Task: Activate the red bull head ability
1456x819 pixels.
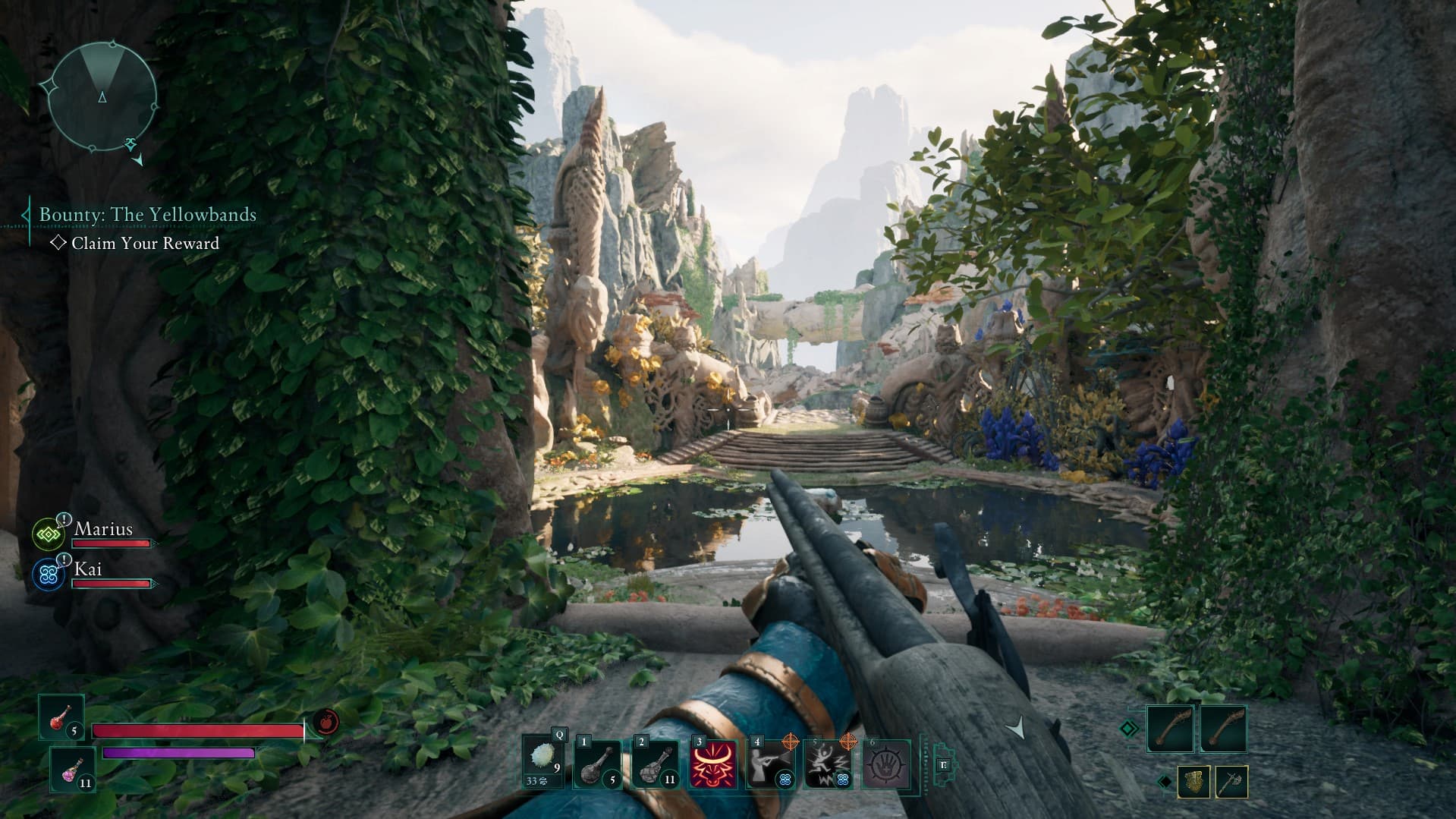Action: point(713,764)
